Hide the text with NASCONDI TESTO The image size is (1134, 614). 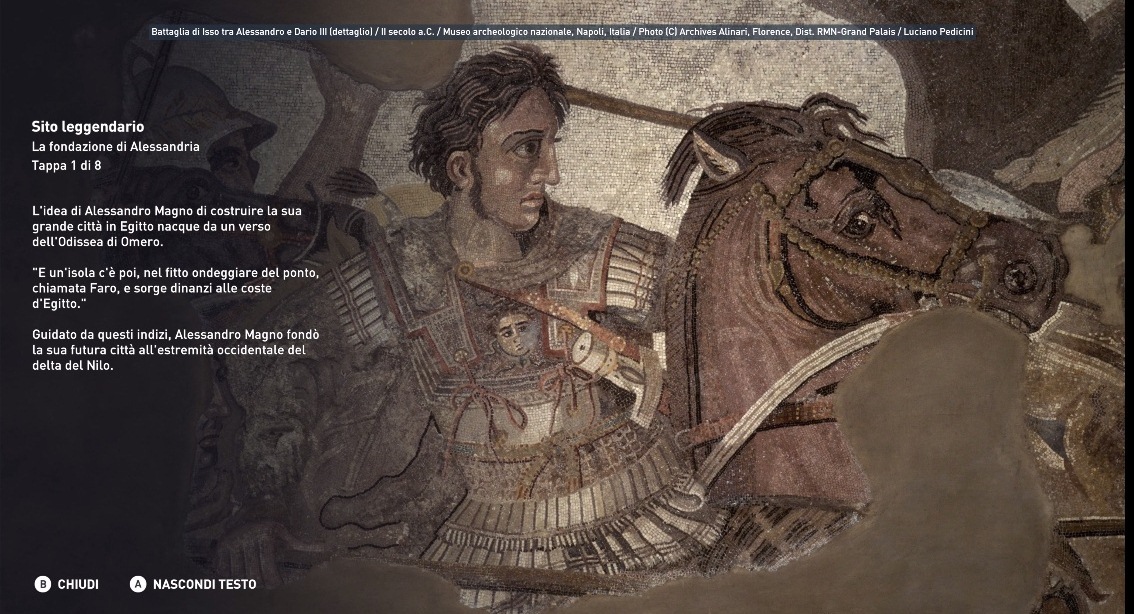[x=193, y=584]
